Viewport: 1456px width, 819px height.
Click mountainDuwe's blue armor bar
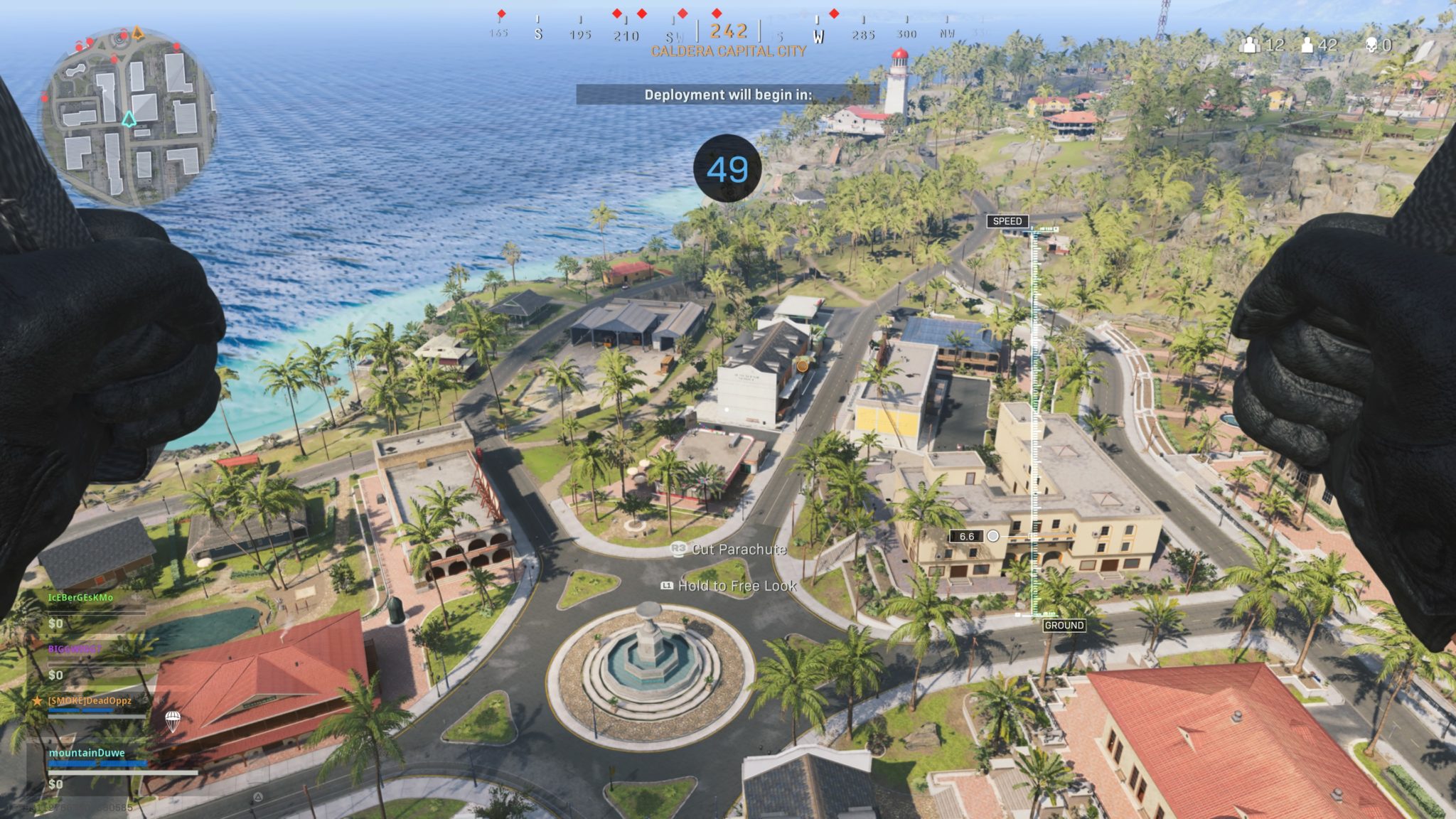(97, 764)
